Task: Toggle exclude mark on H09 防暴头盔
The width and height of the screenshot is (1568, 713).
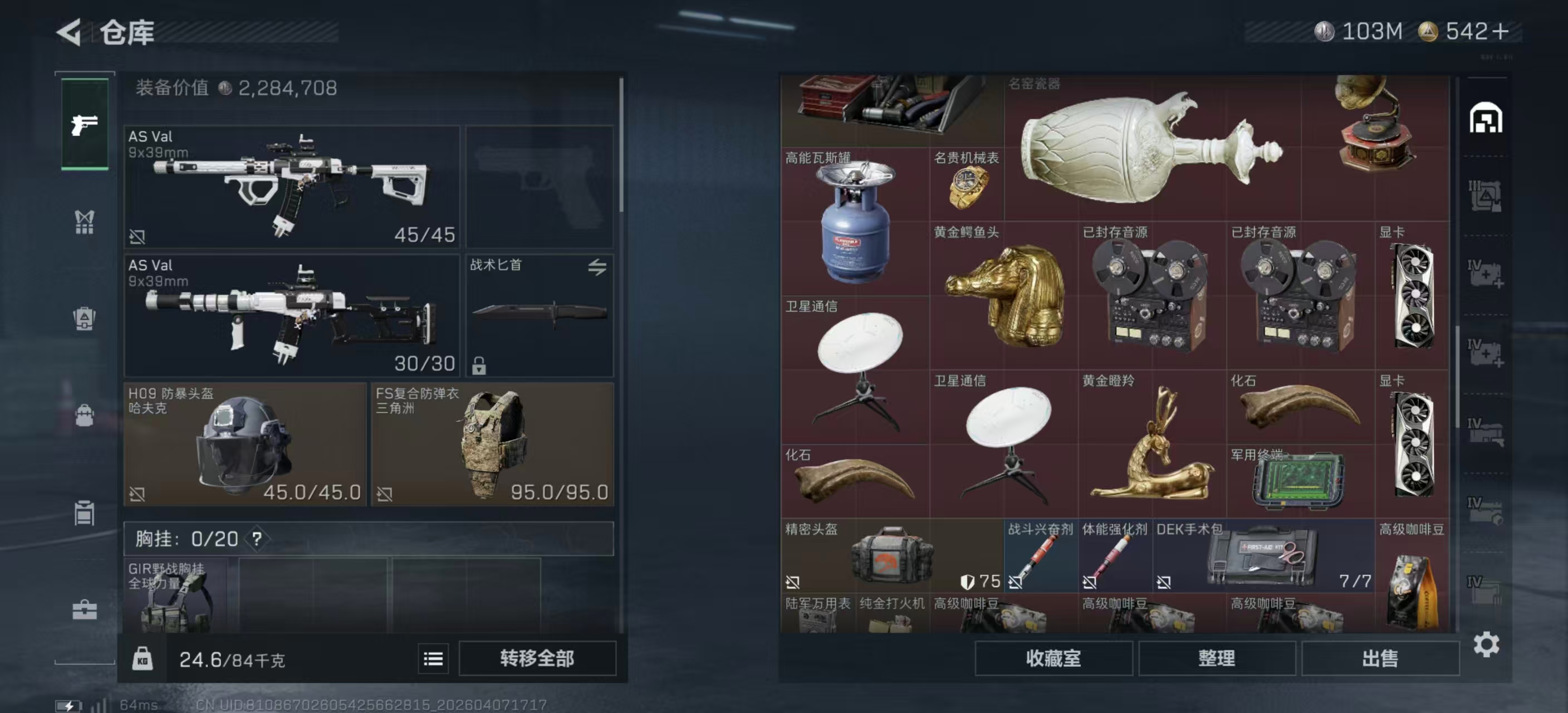Action: [x=139, y=495]
